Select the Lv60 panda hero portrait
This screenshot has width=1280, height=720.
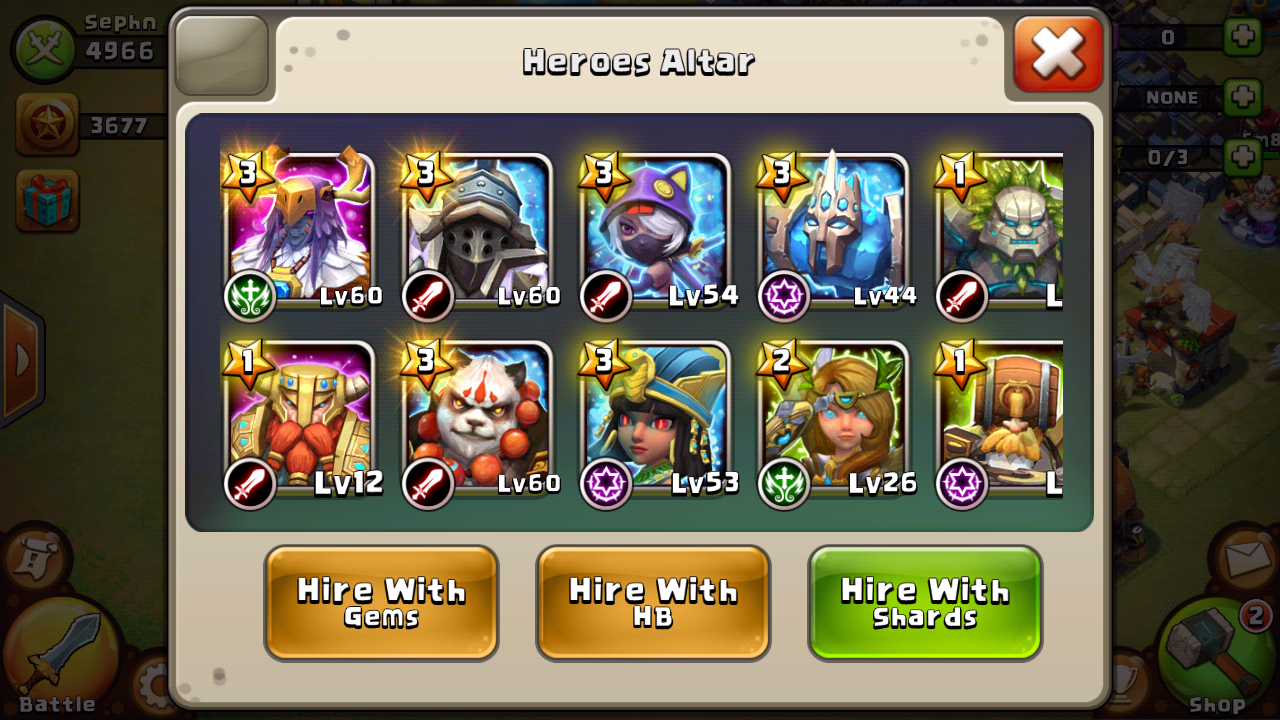[478, 425]
